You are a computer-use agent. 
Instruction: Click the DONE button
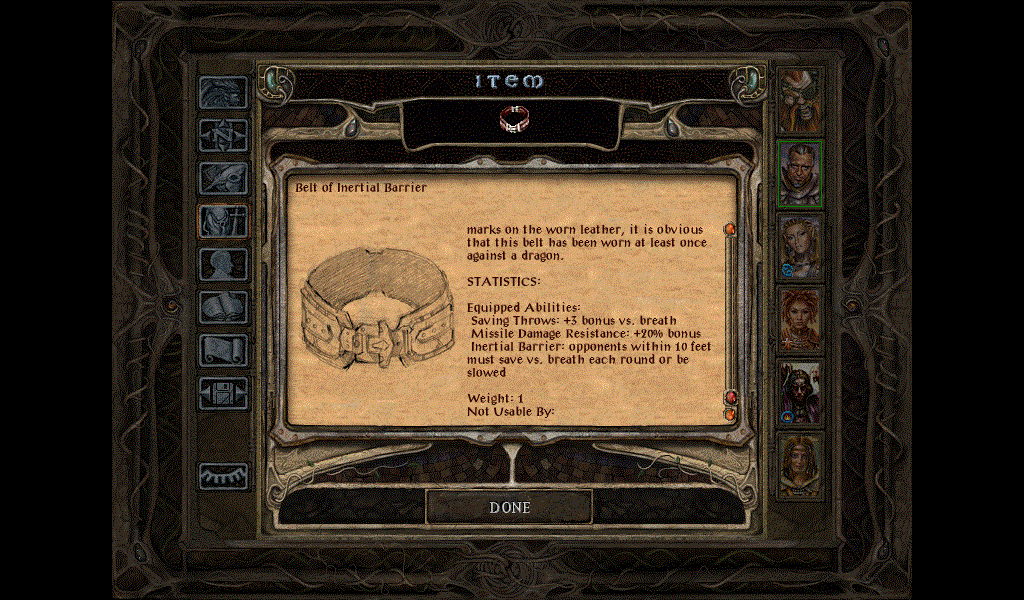[x=509, y=507]
